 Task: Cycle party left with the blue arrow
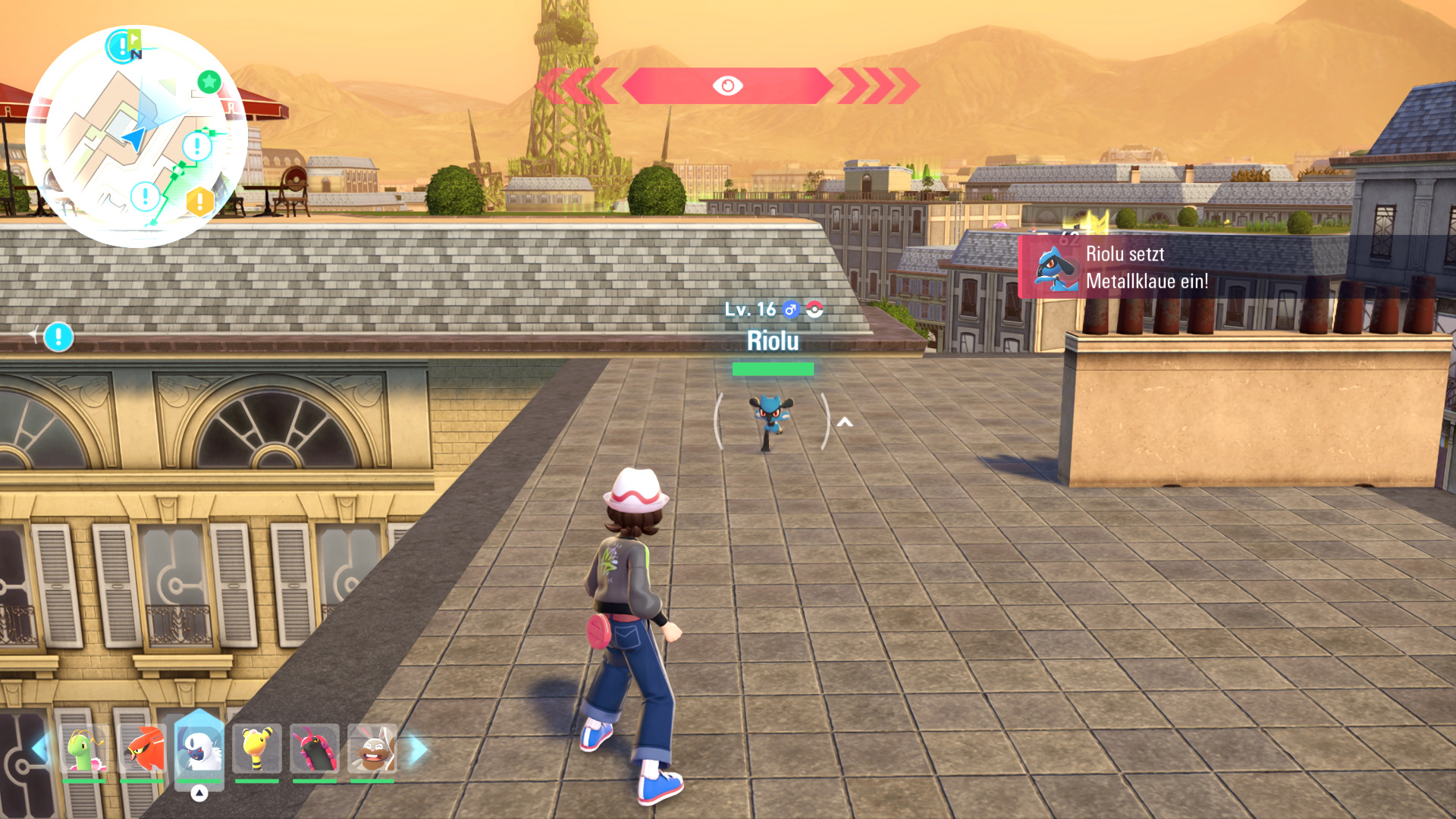click(39, 748)
